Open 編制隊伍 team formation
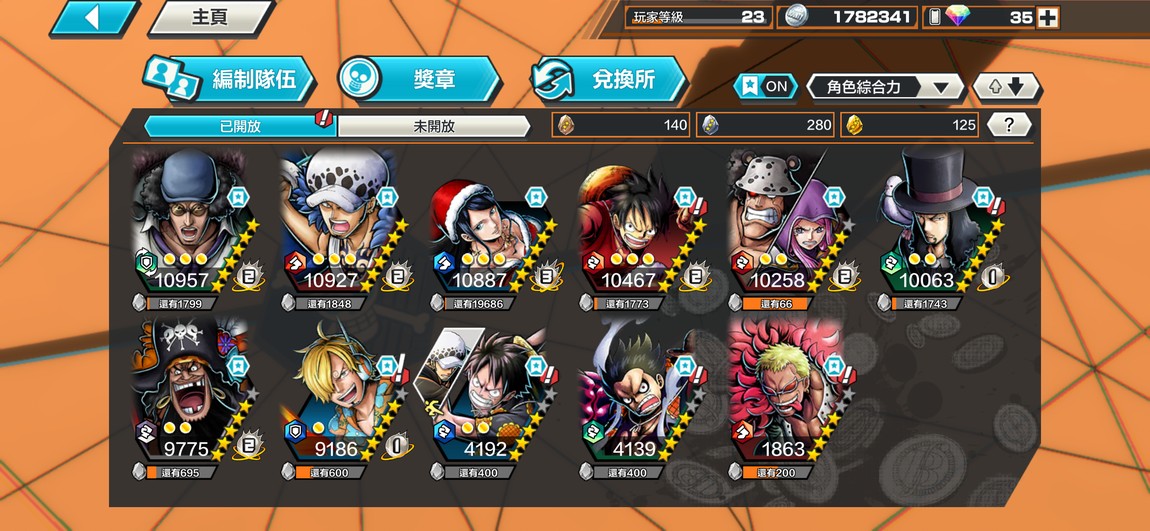The image size is (1150, 531). (232, 79)
